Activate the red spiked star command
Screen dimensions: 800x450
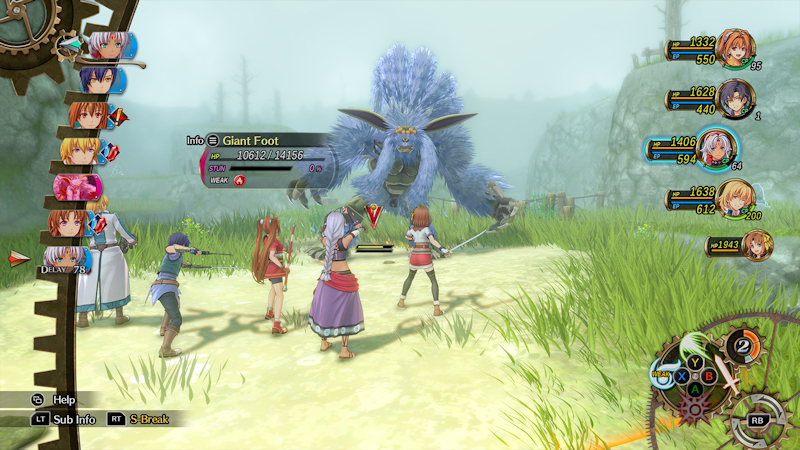tap(692, 407)
